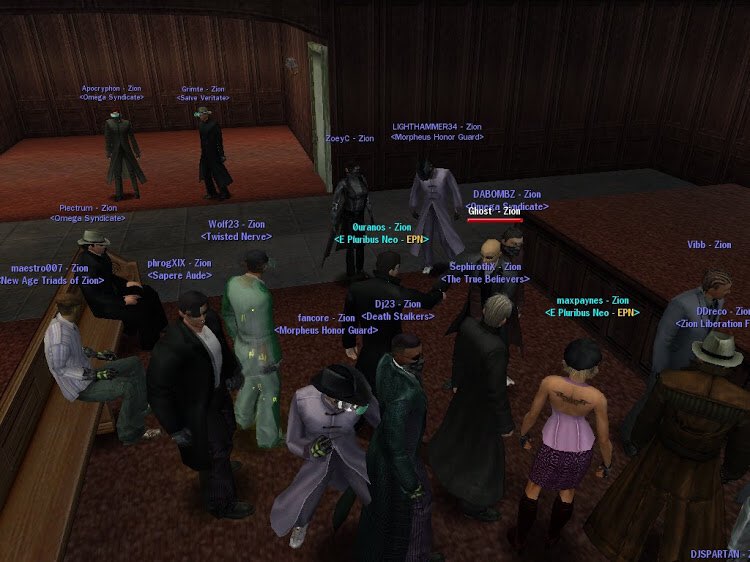This screenshot has height=562, width=750.
Task: Select Vibb's name label
Action: (709, 245)
